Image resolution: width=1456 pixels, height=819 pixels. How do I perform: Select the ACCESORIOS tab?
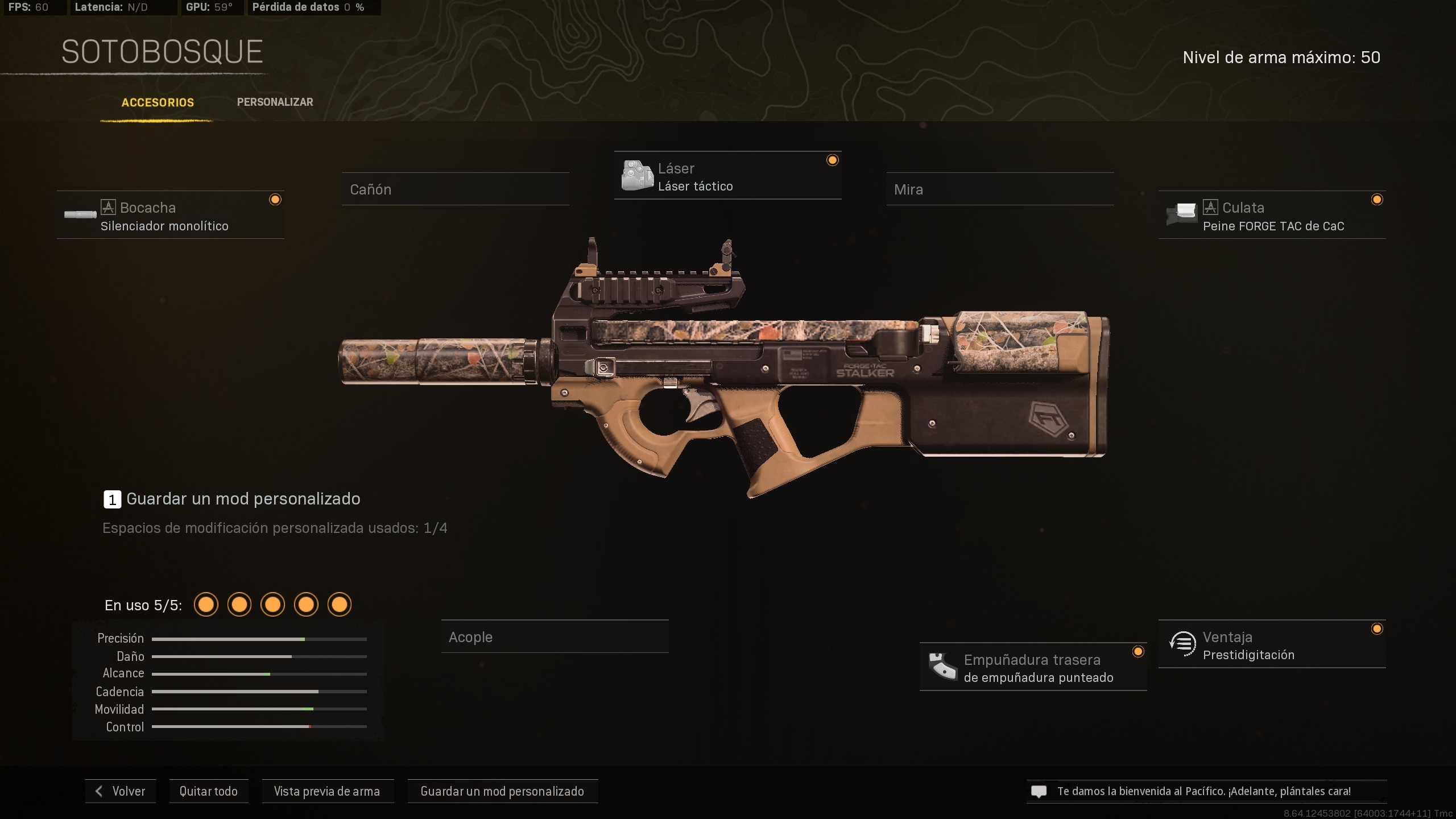[158, 102]
